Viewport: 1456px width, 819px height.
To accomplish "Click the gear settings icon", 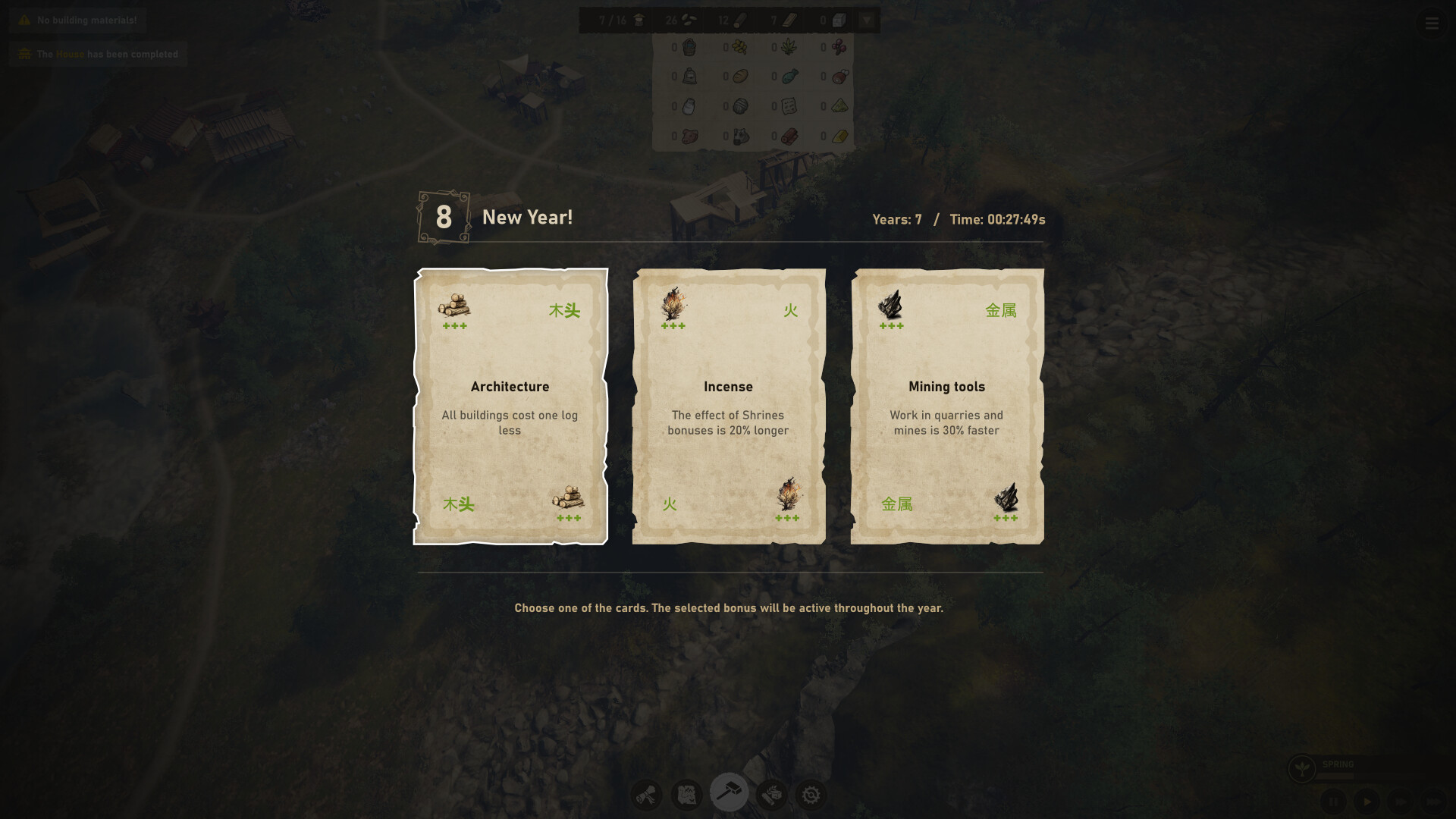I will click(x=811, y=794).
